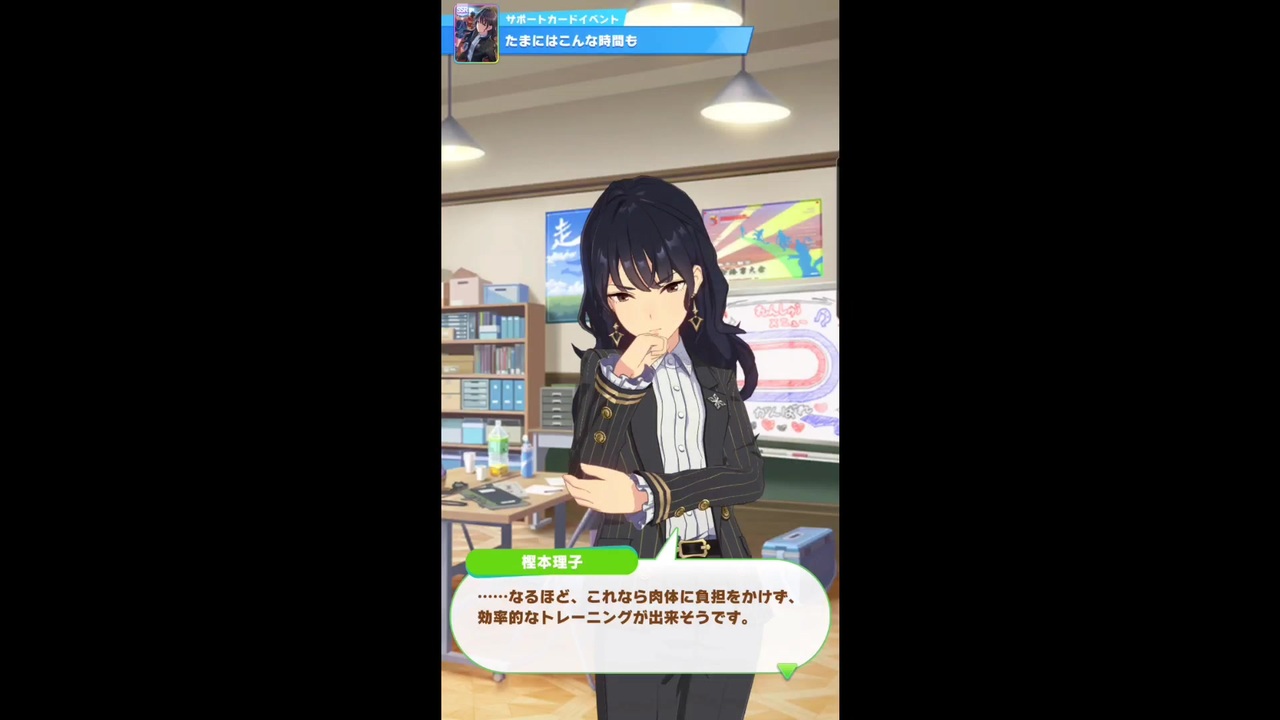The height and width of the screenshot is (720, 1280).
Task: Click the event title banner text
Action: [570, 41]
